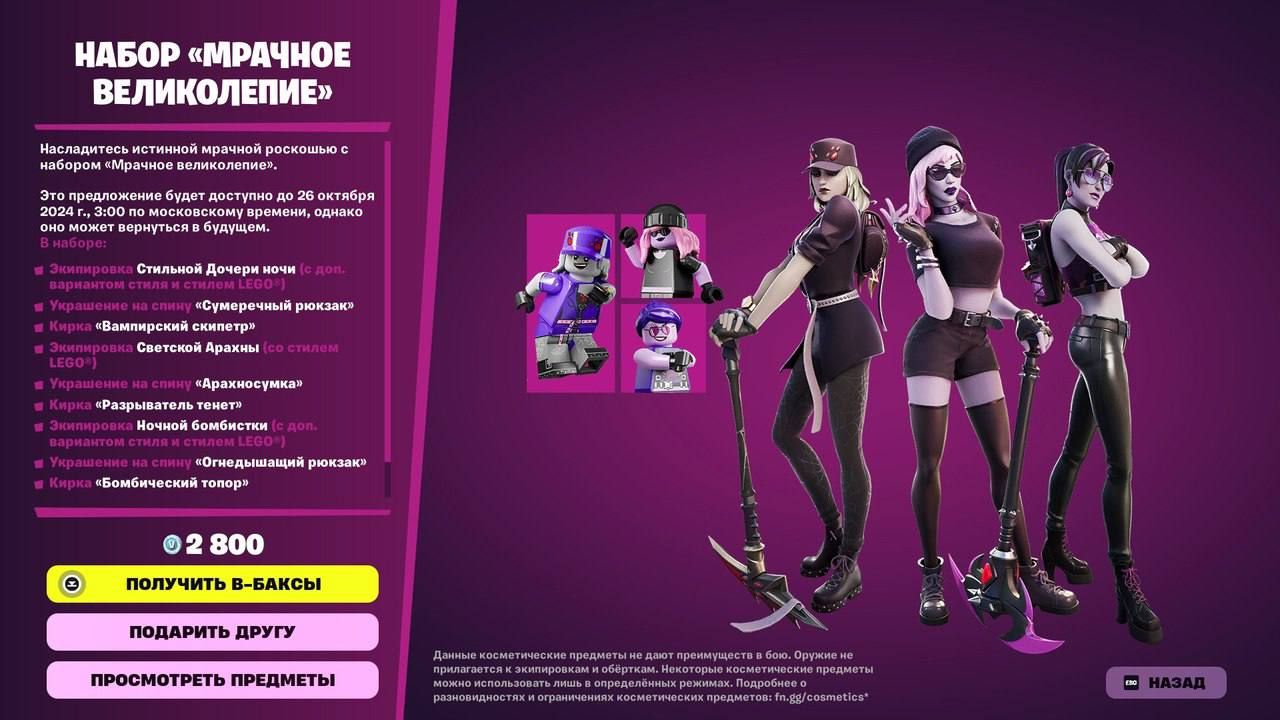The width and height of the screenshot is (1280, 720).
Task: Select the back bling icon beside «Арахносумка»
Action: (40, 383)
